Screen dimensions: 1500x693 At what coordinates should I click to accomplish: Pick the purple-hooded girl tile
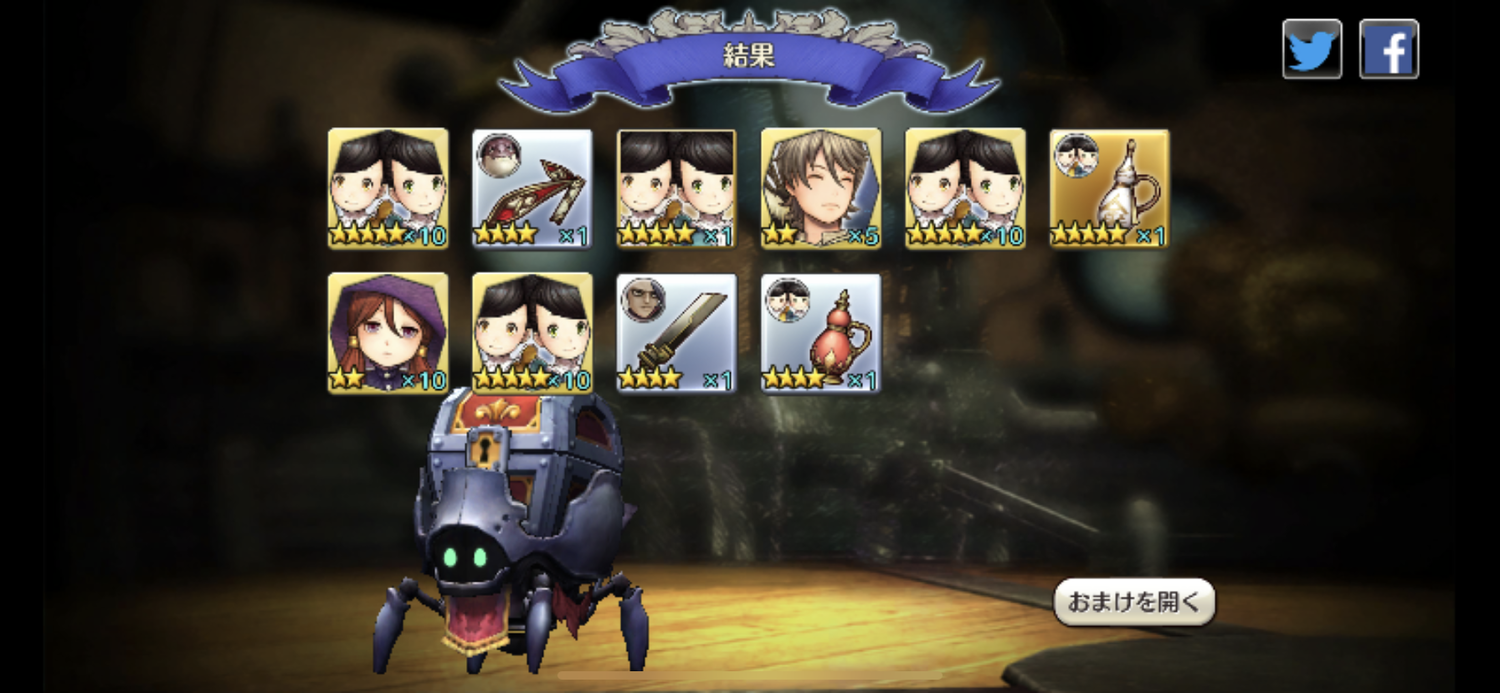(388, 333)
